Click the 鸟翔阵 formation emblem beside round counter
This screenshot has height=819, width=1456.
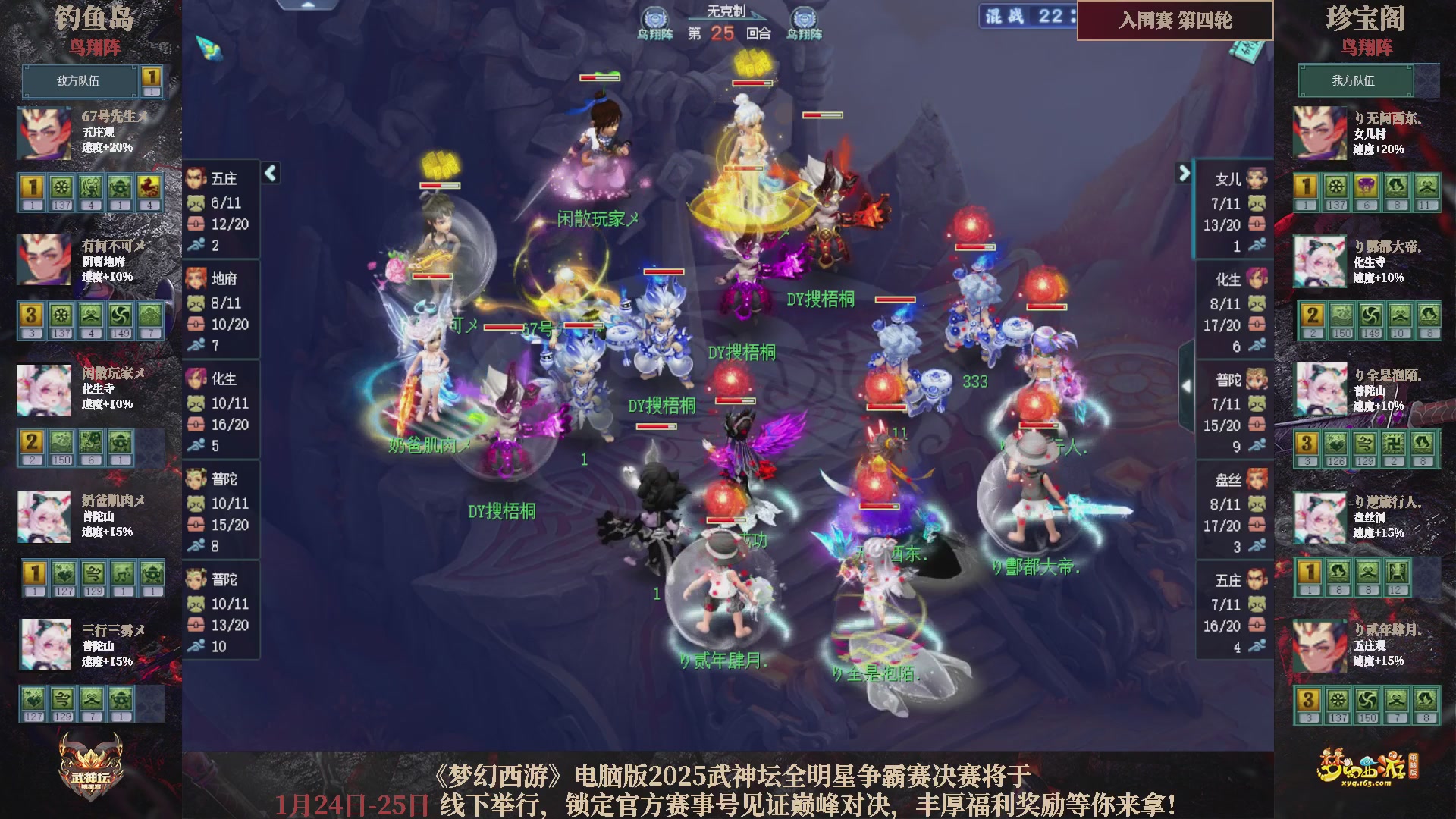click(657, 17)
